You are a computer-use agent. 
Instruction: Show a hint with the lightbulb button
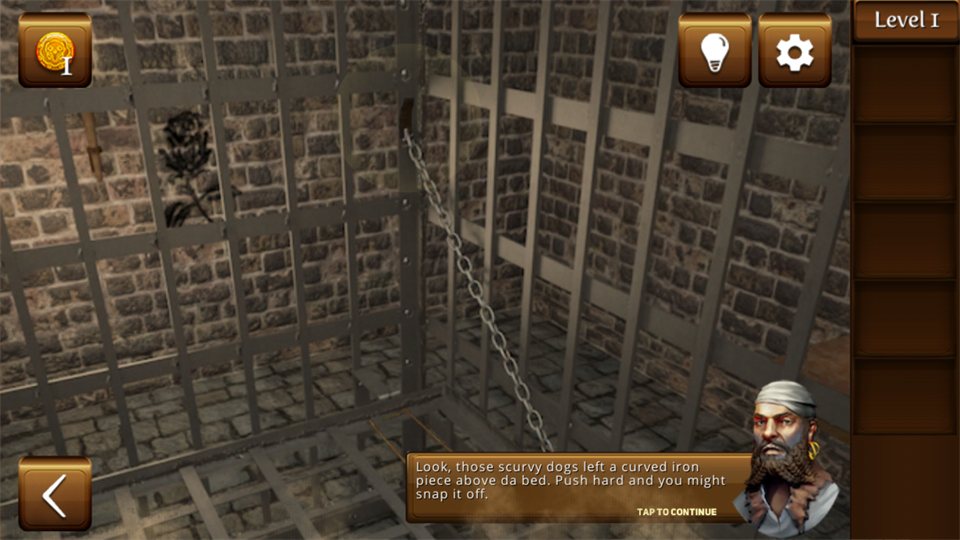715,51
